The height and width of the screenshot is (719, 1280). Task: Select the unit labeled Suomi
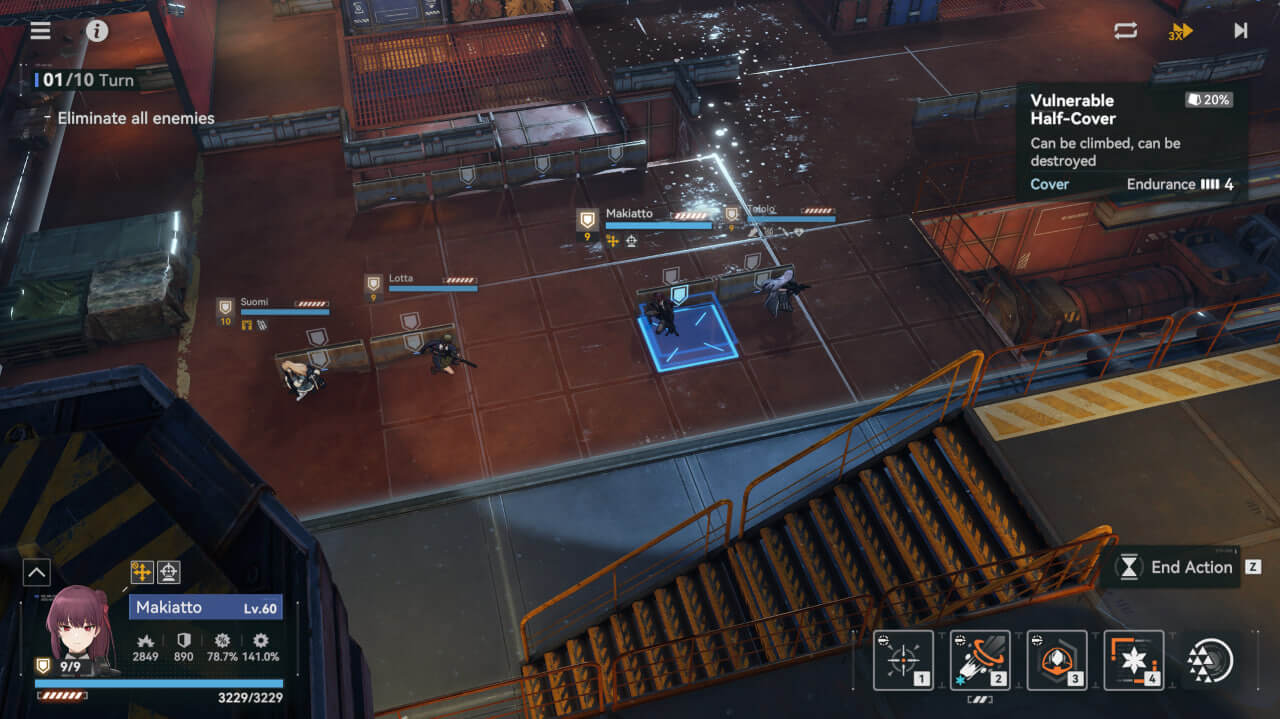[302, 377]
